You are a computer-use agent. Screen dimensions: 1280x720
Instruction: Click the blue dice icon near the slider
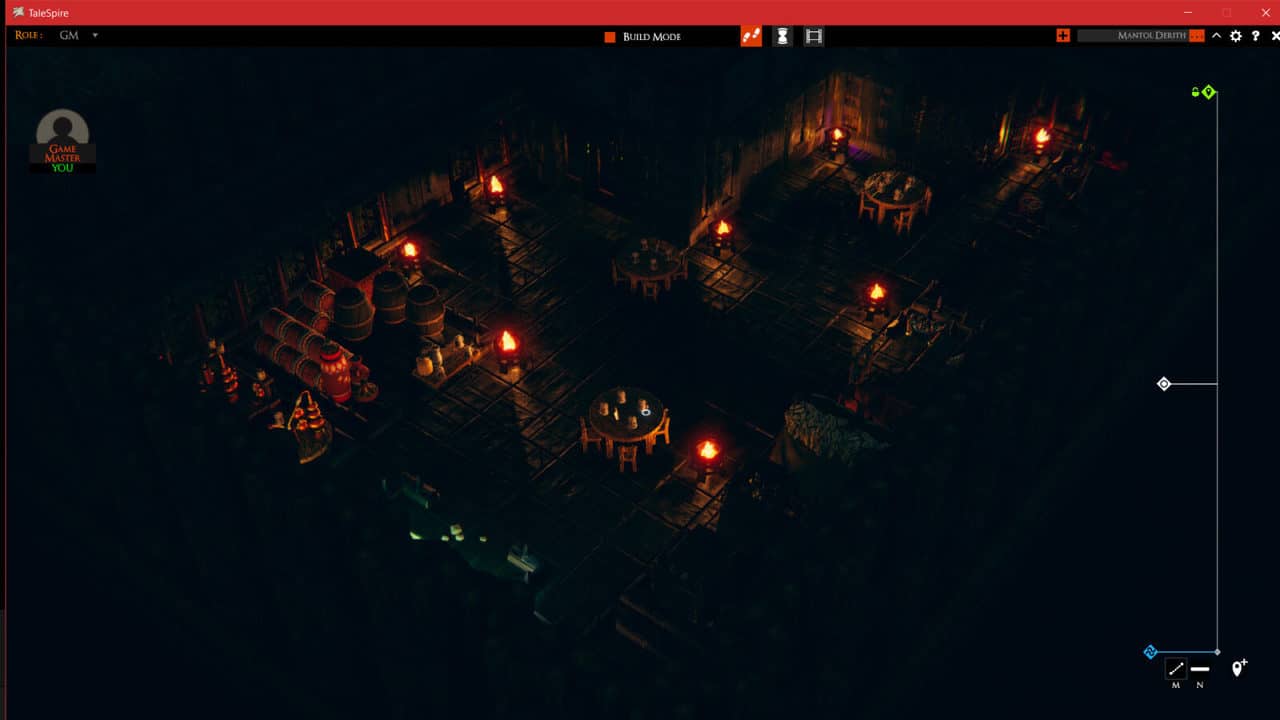1150,651
